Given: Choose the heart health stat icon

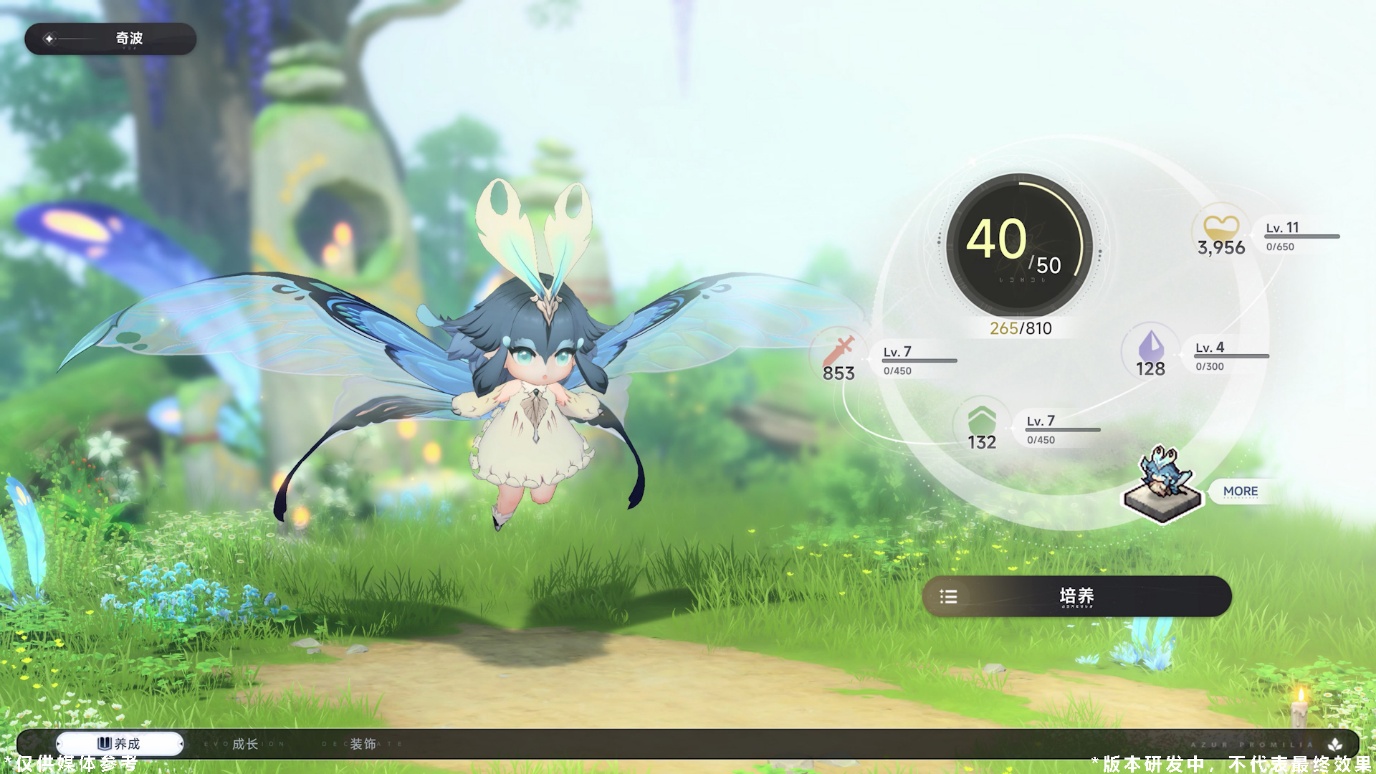Looking at the screenshot, I should coord(1220,225).
